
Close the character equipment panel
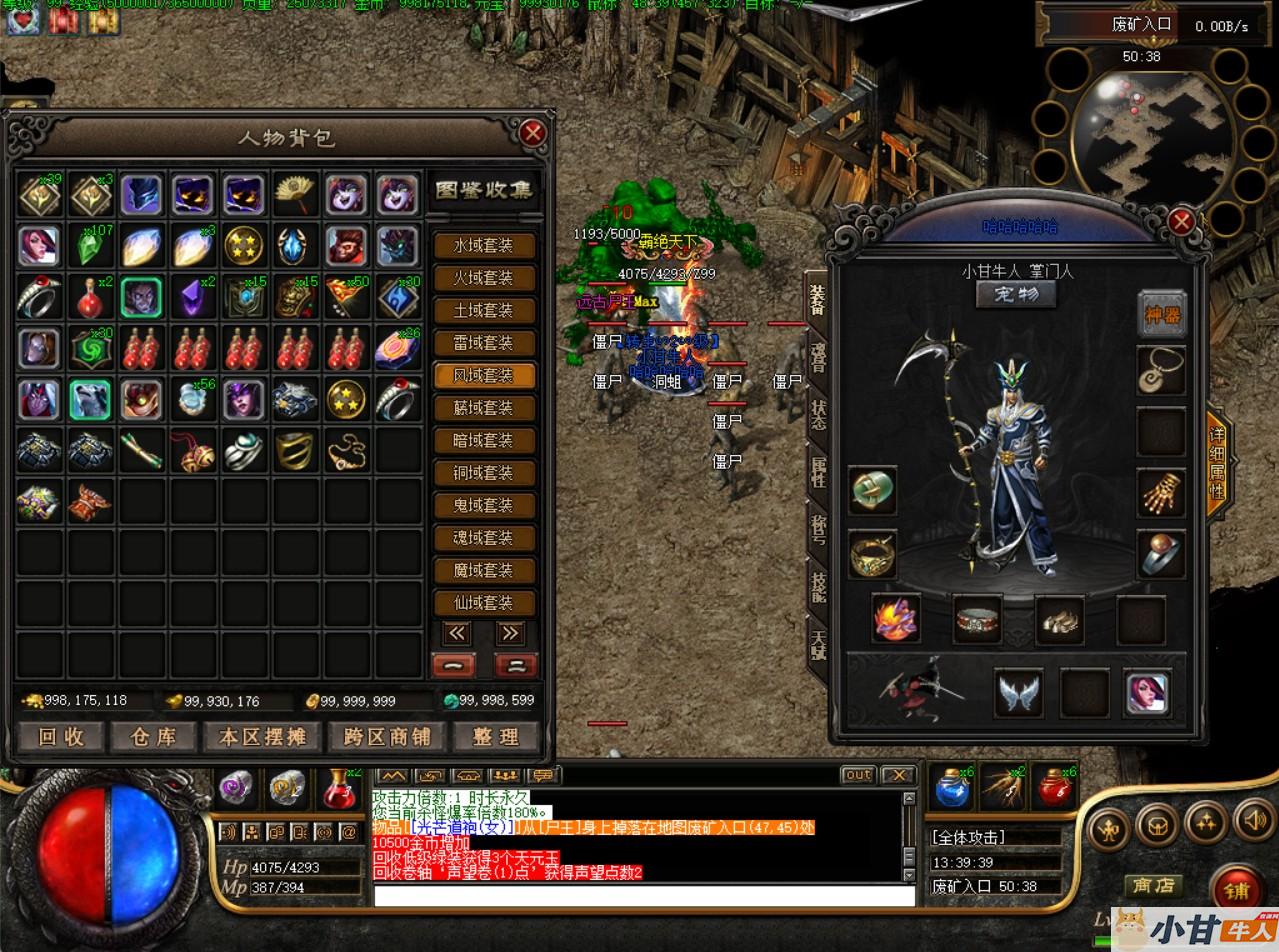pos(1182,221)
